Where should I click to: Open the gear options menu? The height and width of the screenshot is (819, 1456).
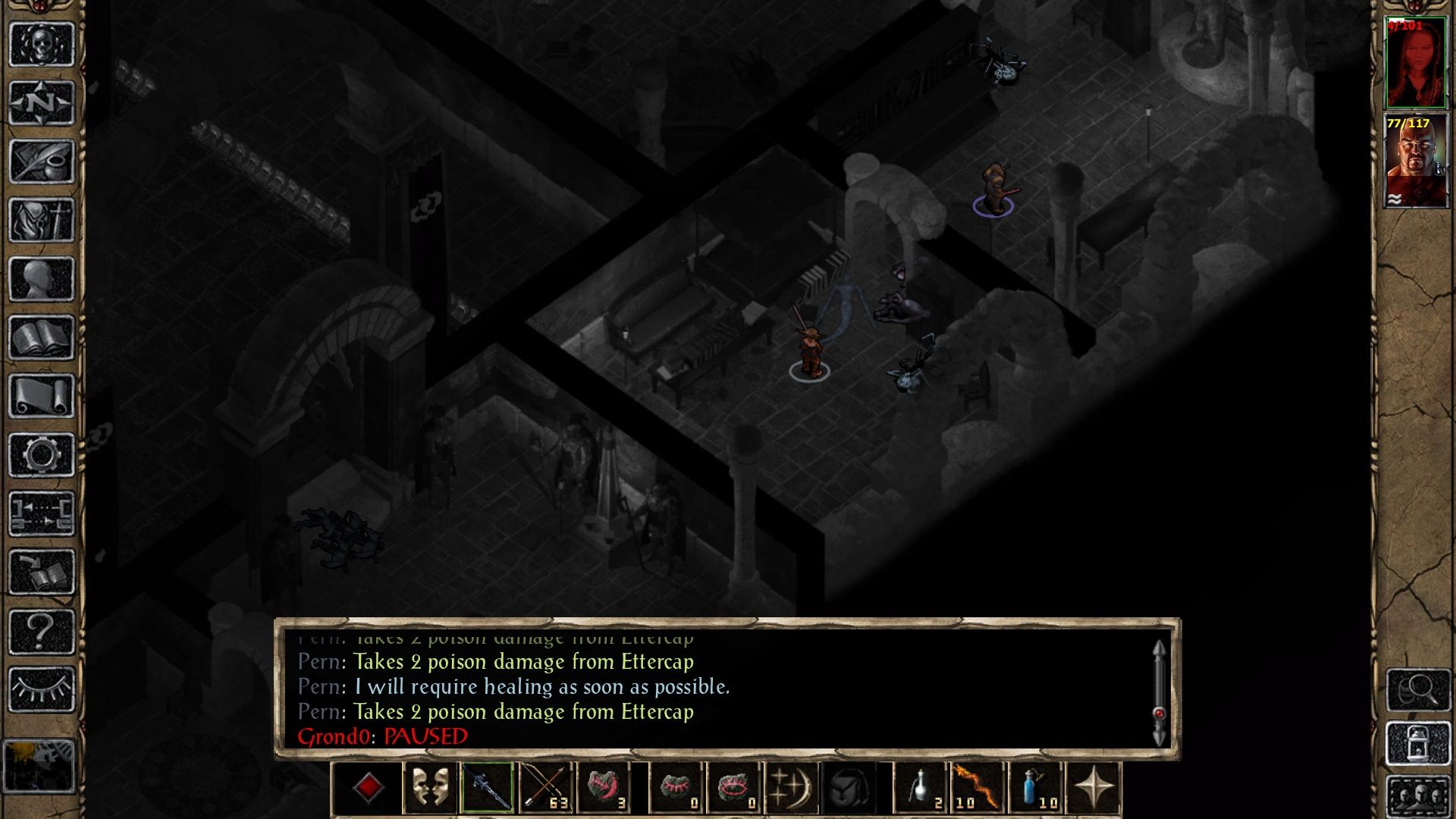[42, 455]
